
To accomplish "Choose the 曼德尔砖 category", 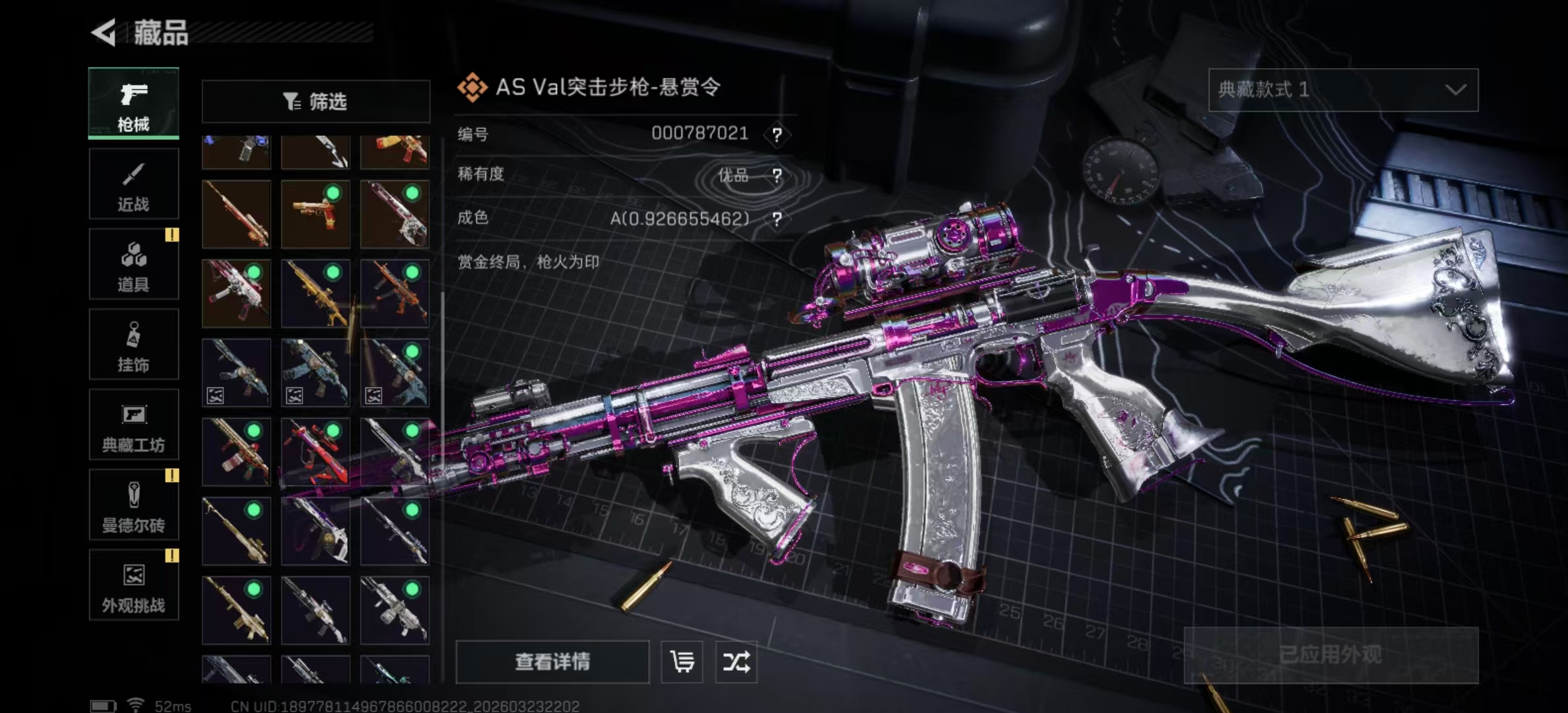I will (133, 505).
